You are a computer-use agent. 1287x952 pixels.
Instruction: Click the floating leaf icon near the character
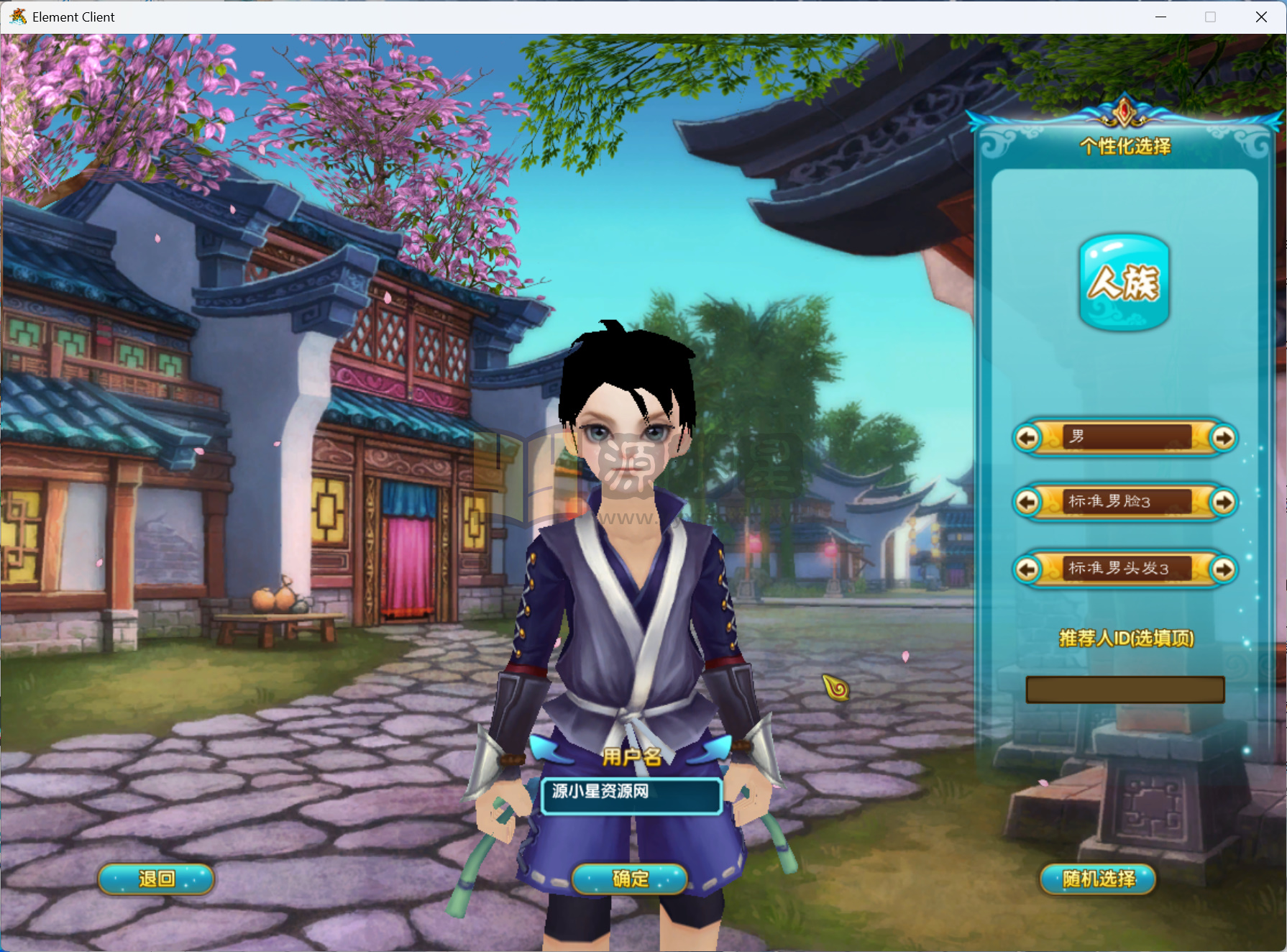836,686
